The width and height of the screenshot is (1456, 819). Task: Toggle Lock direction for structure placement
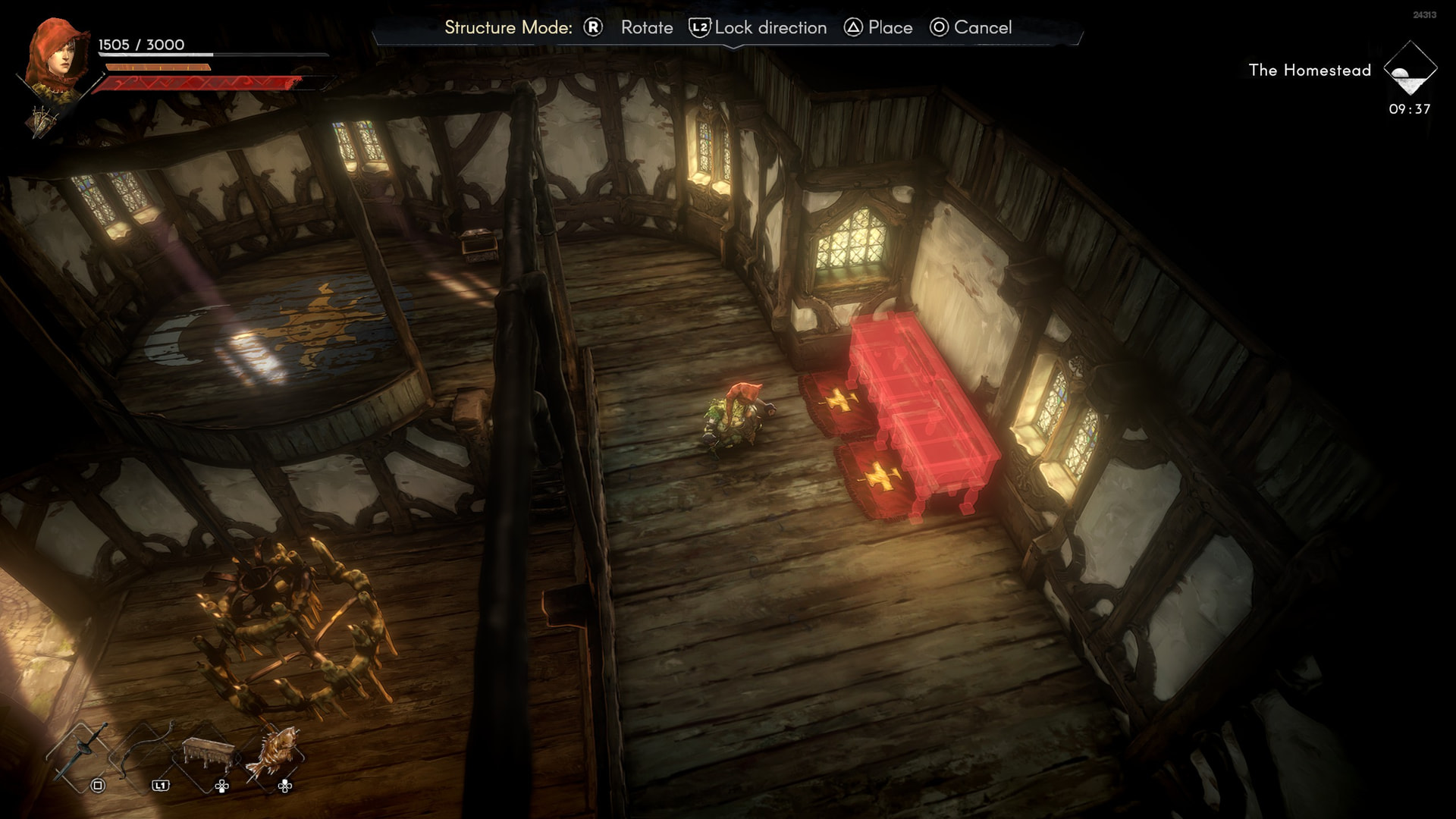point(758,28)
